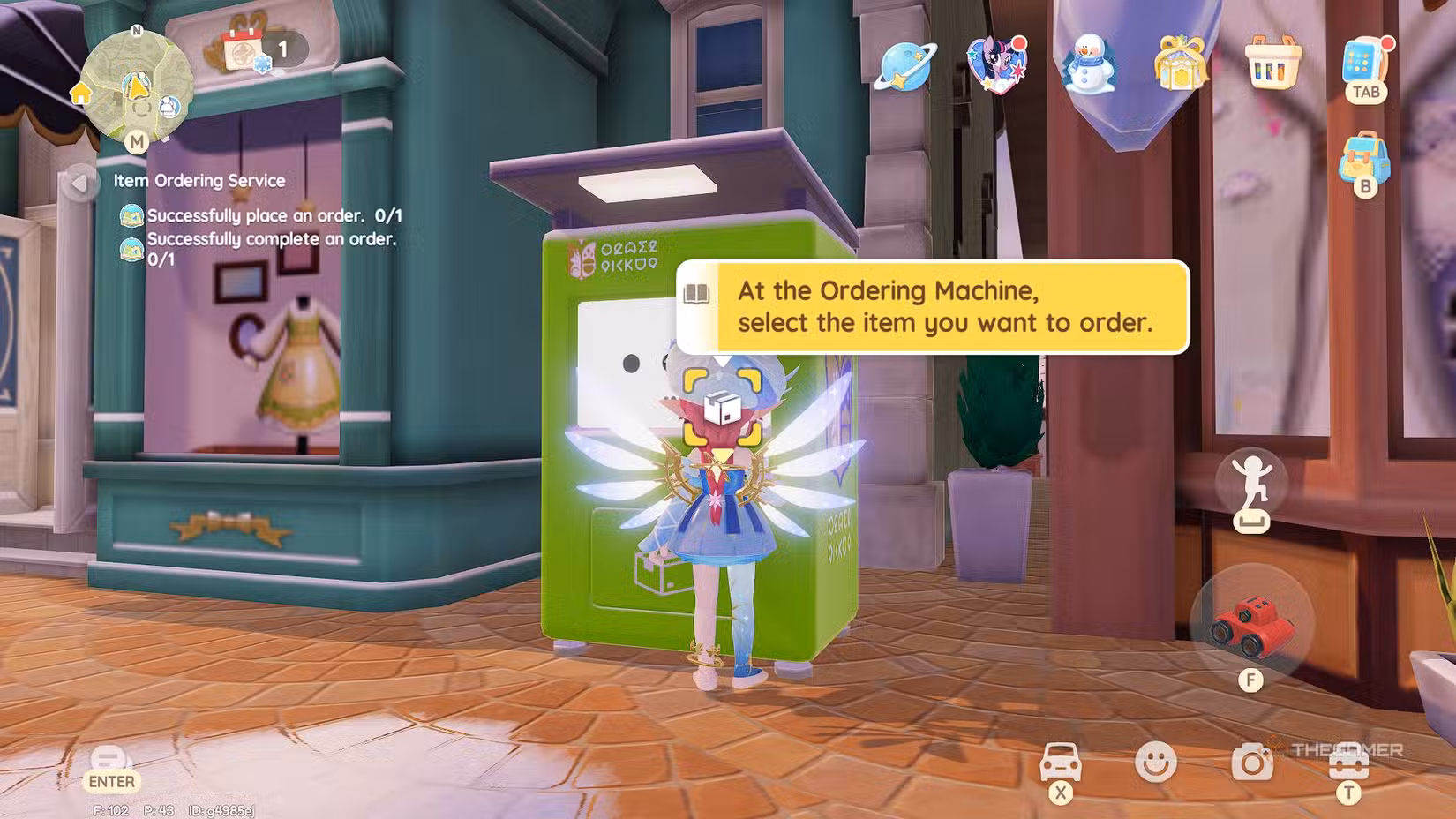Viewport: 1456px width, 819px height.
Task: Open the golden gift box icon
Action: tap(1180, 64)
